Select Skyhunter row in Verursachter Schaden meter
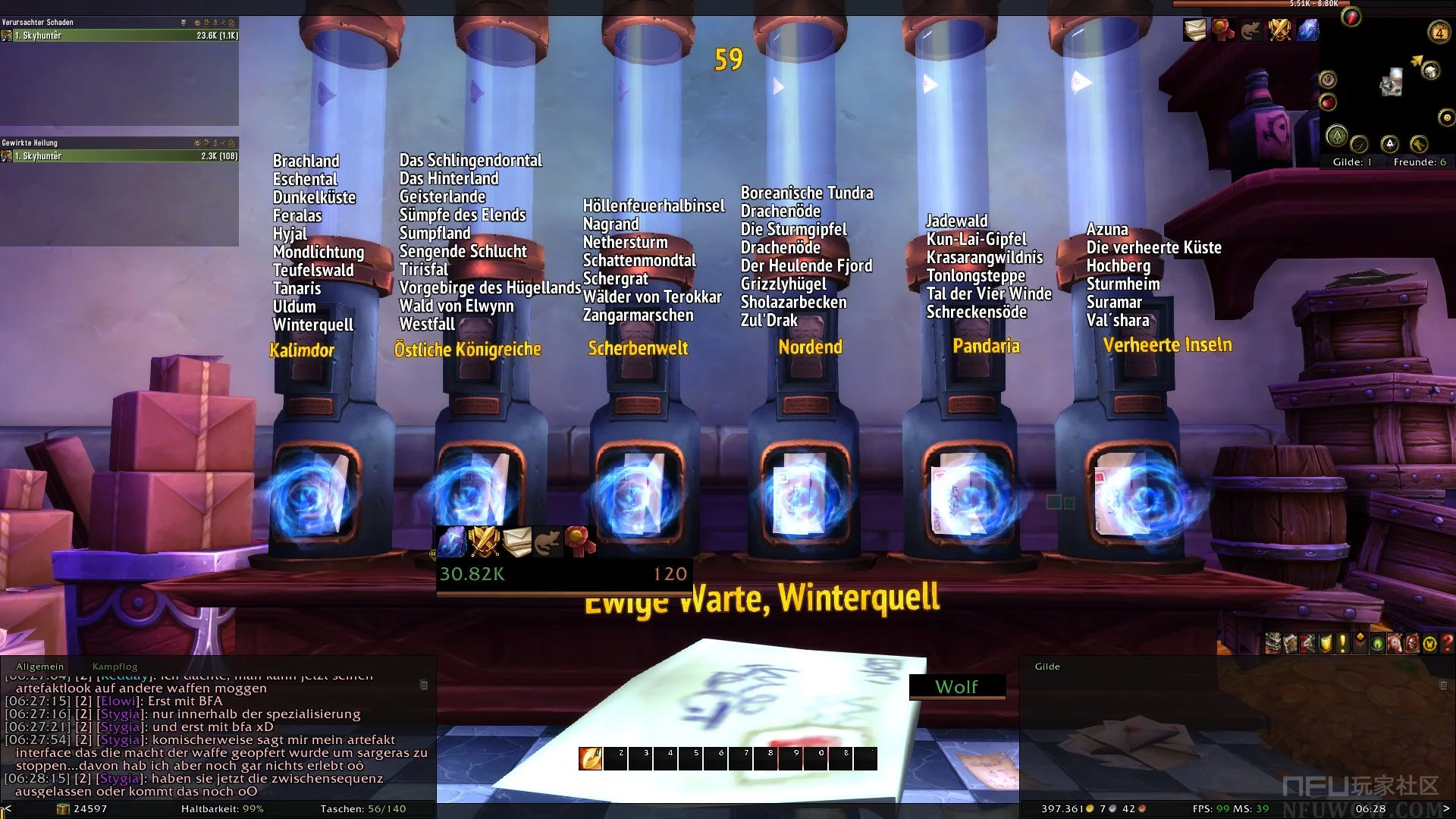1456x819 pixels. [x=120, y=36]
